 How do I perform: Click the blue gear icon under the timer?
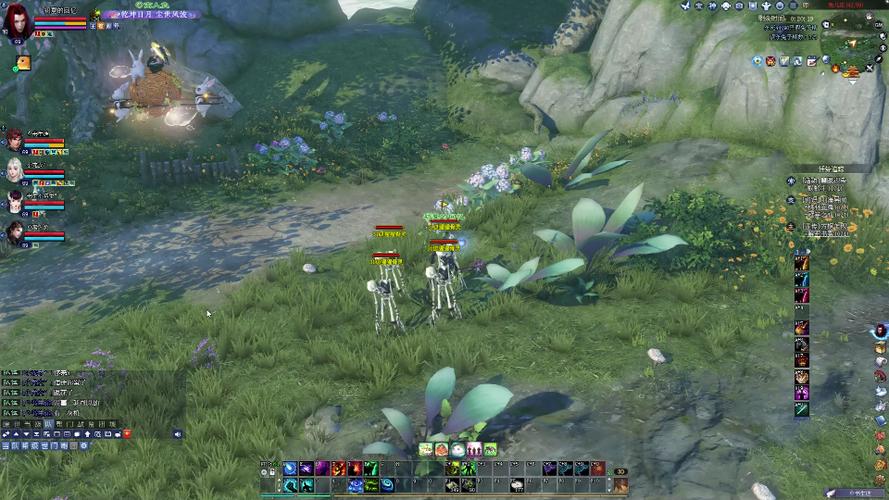point(757,62)
